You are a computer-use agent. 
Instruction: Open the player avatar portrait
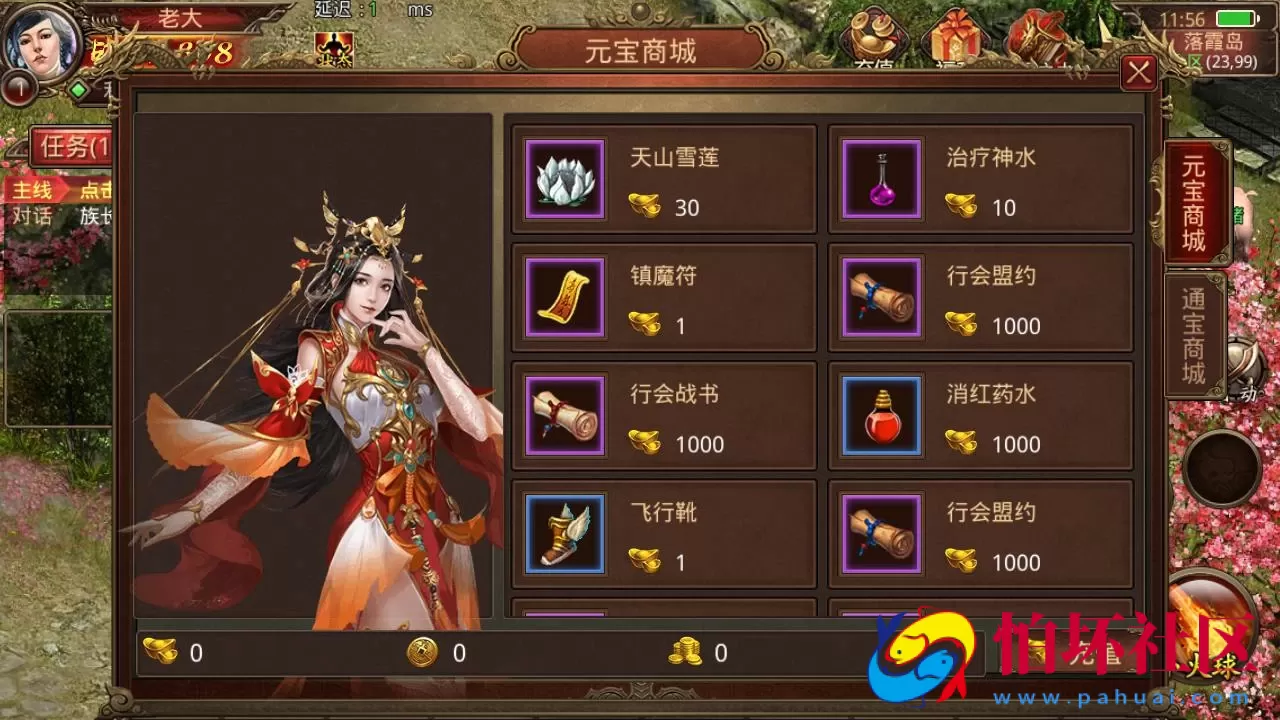coord(40,42)
